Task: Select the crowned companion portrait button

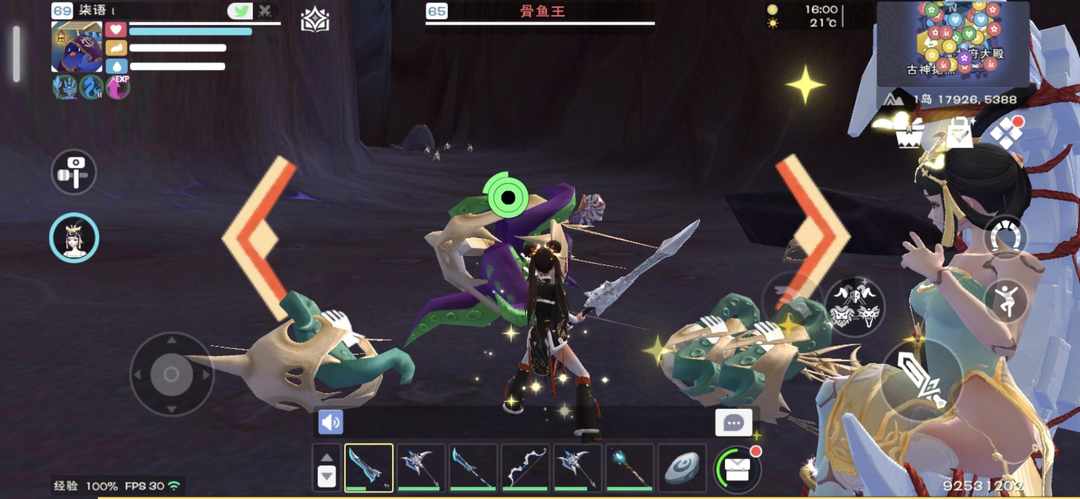Action: (x=74, y=238)
